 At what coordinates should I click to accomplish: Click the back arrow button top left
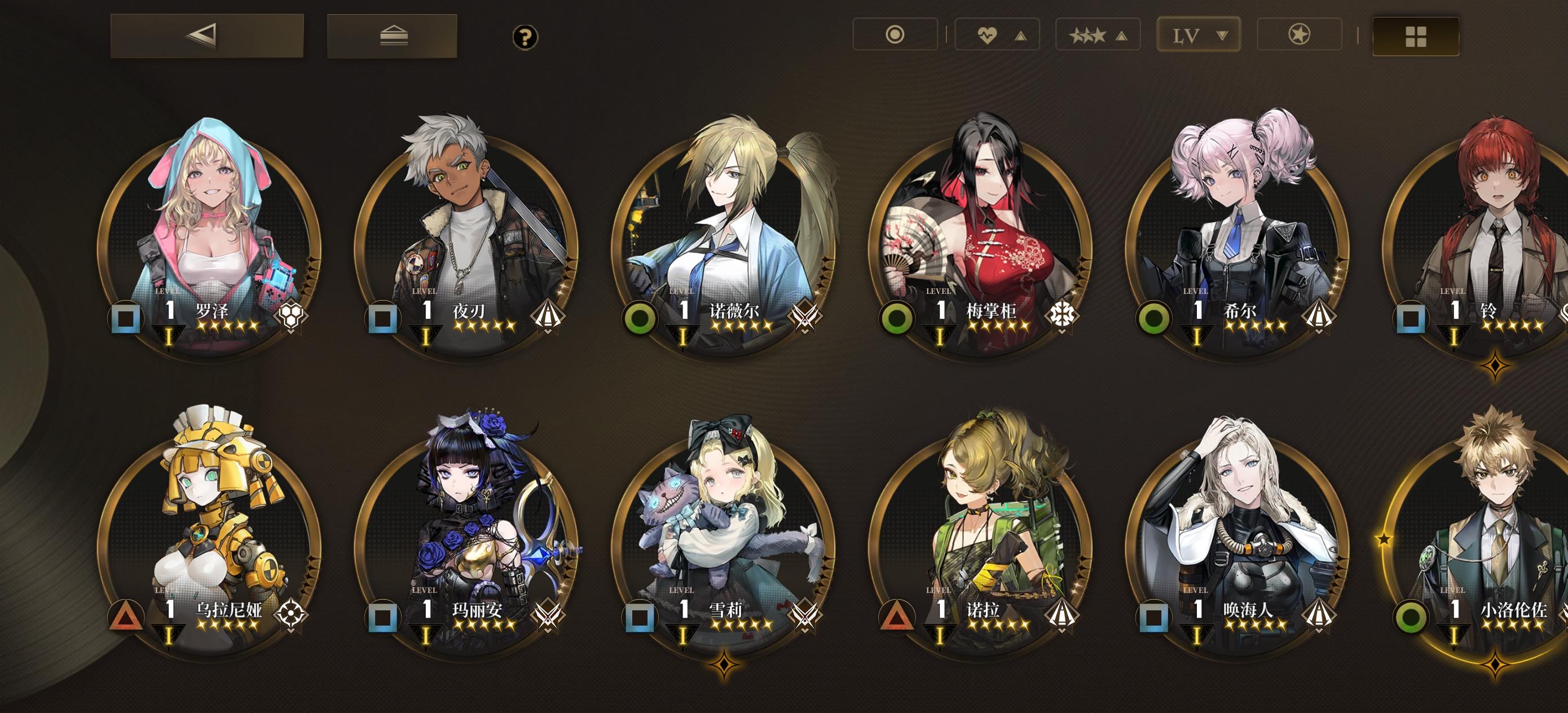tap(201, 36)
